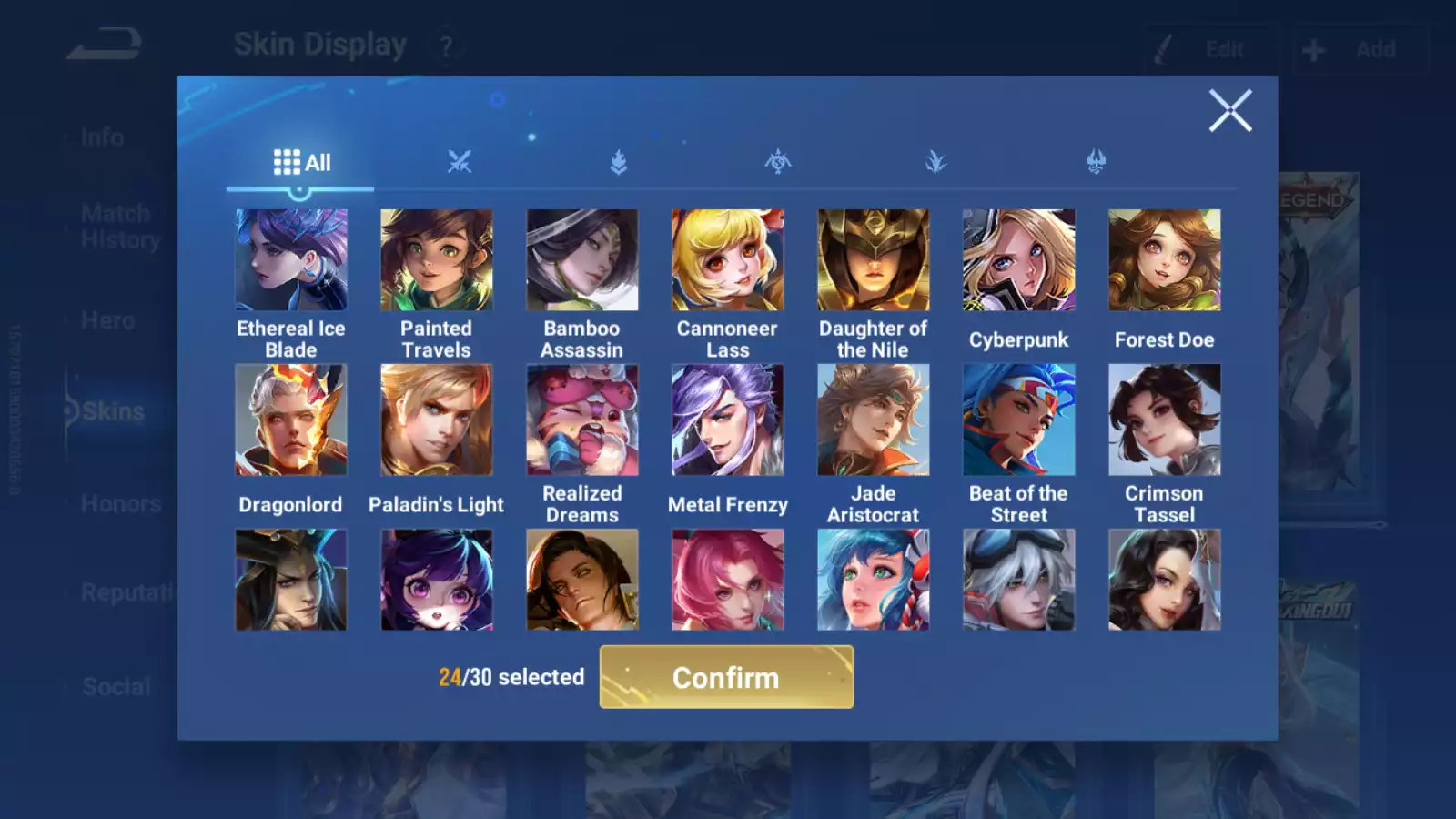This screenshot has height=819, width=1456.
Task: Close the skin selection popup
Action: coord(1230,111)
